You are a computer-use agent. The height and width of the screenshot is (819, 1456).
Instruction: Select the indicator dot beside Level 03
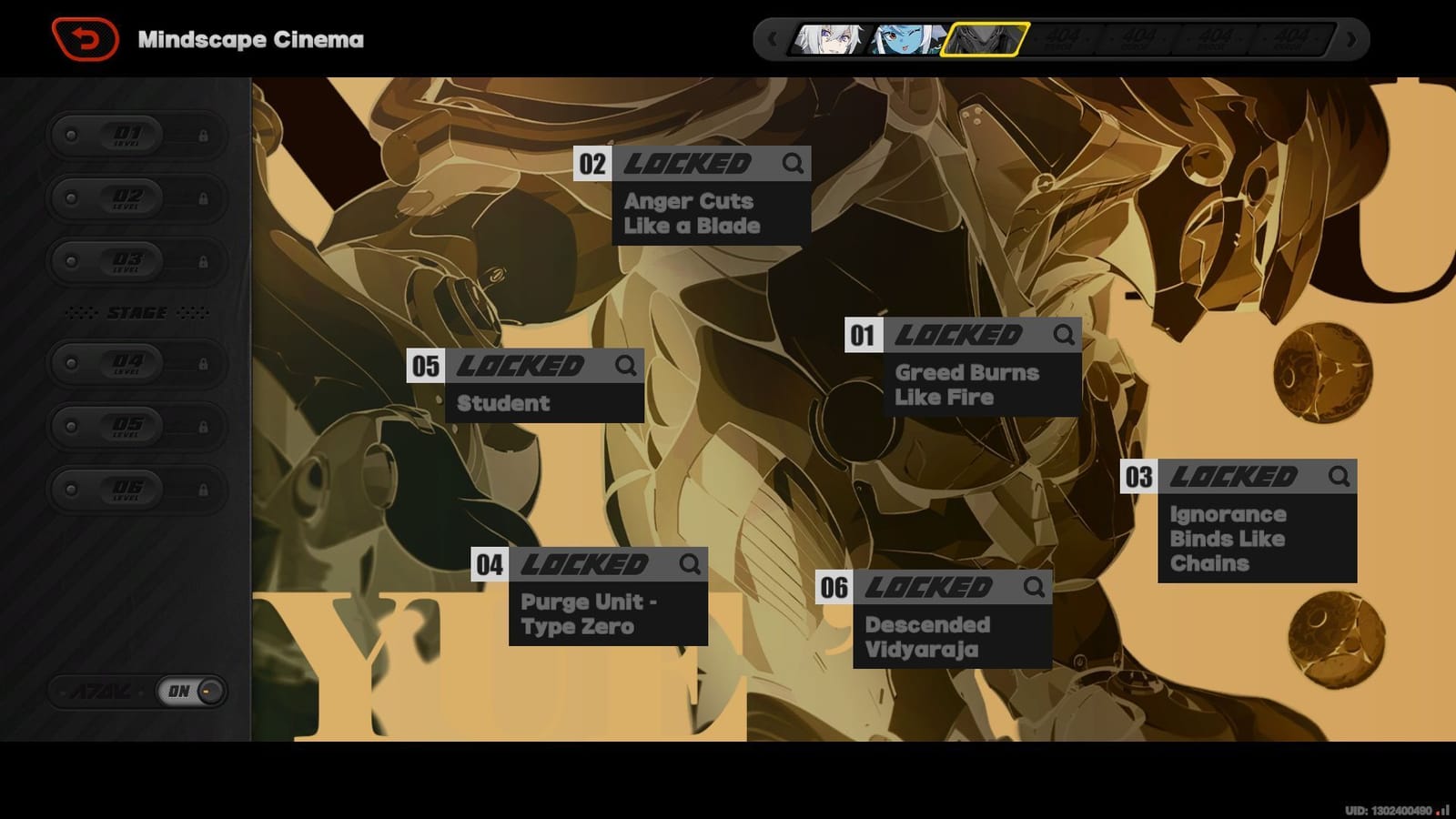(70, 262)
